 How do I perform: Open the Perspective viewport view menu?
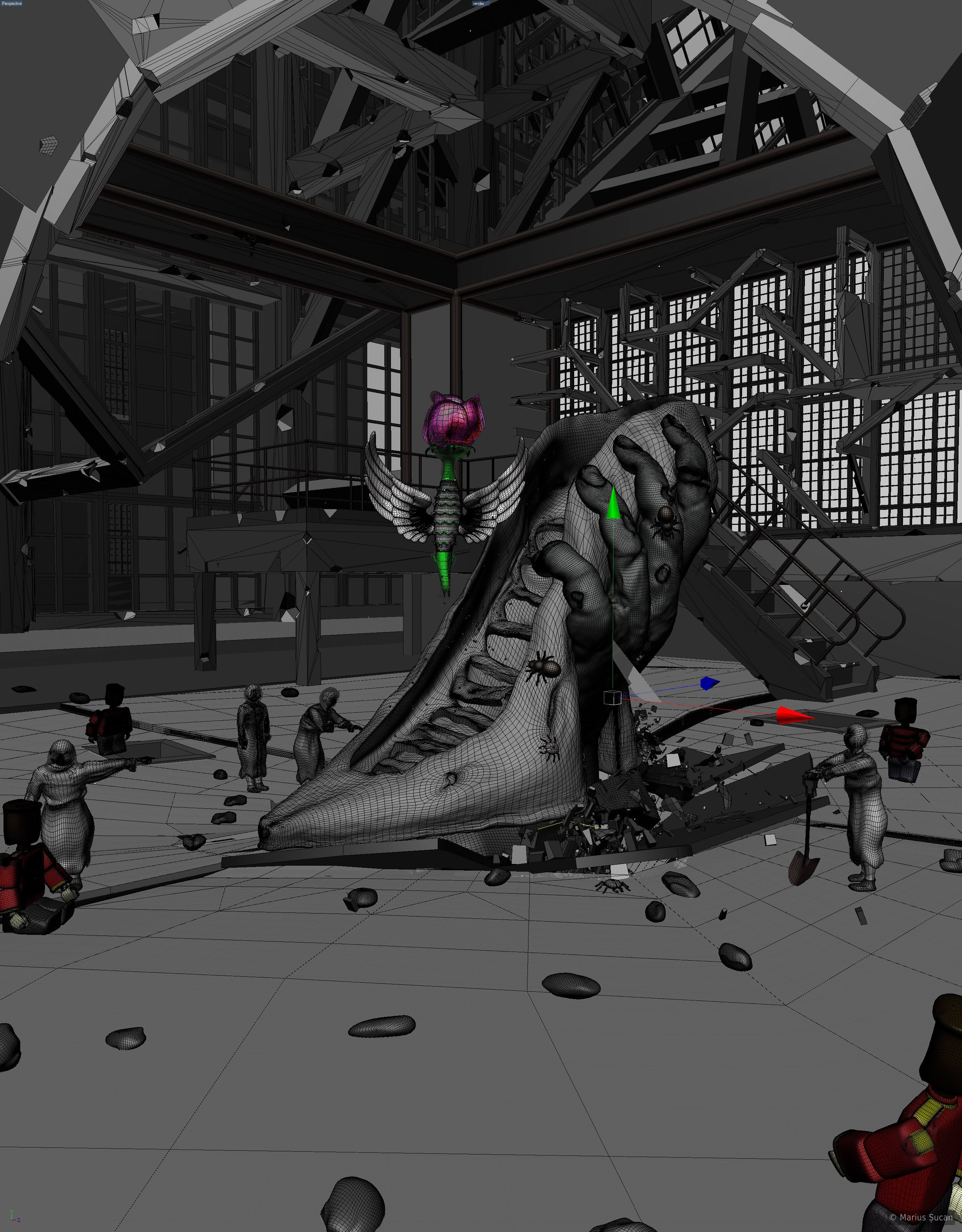(11, 3)
